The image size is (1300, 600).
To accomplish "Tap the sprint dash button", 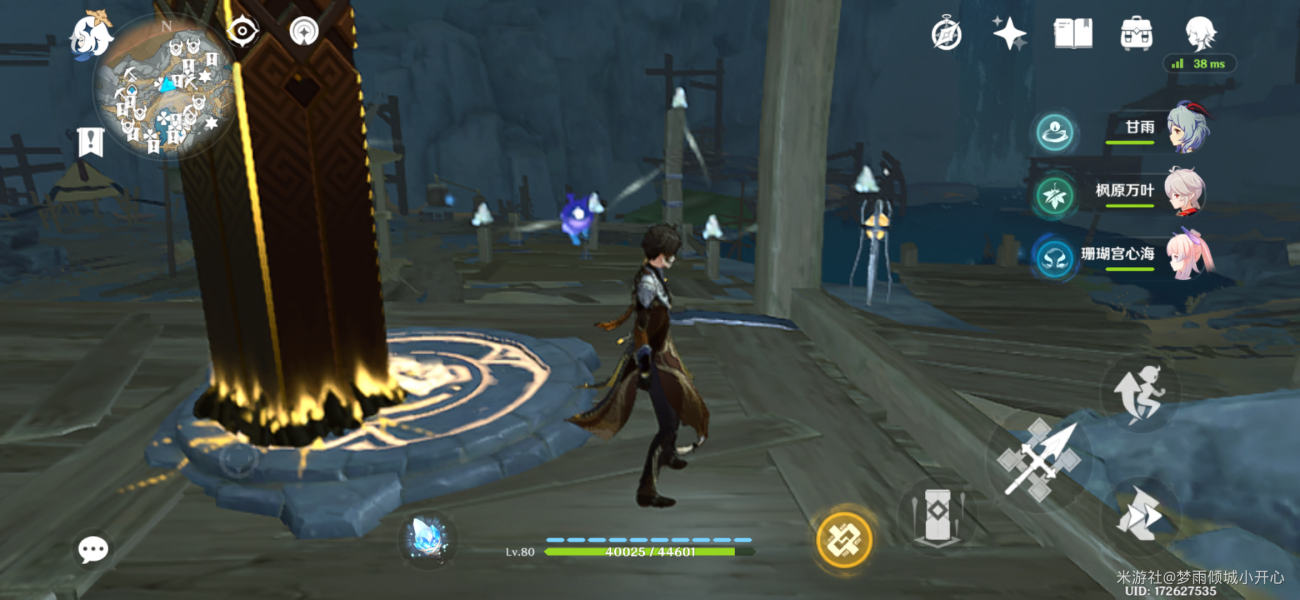I will pos(1141,517).
